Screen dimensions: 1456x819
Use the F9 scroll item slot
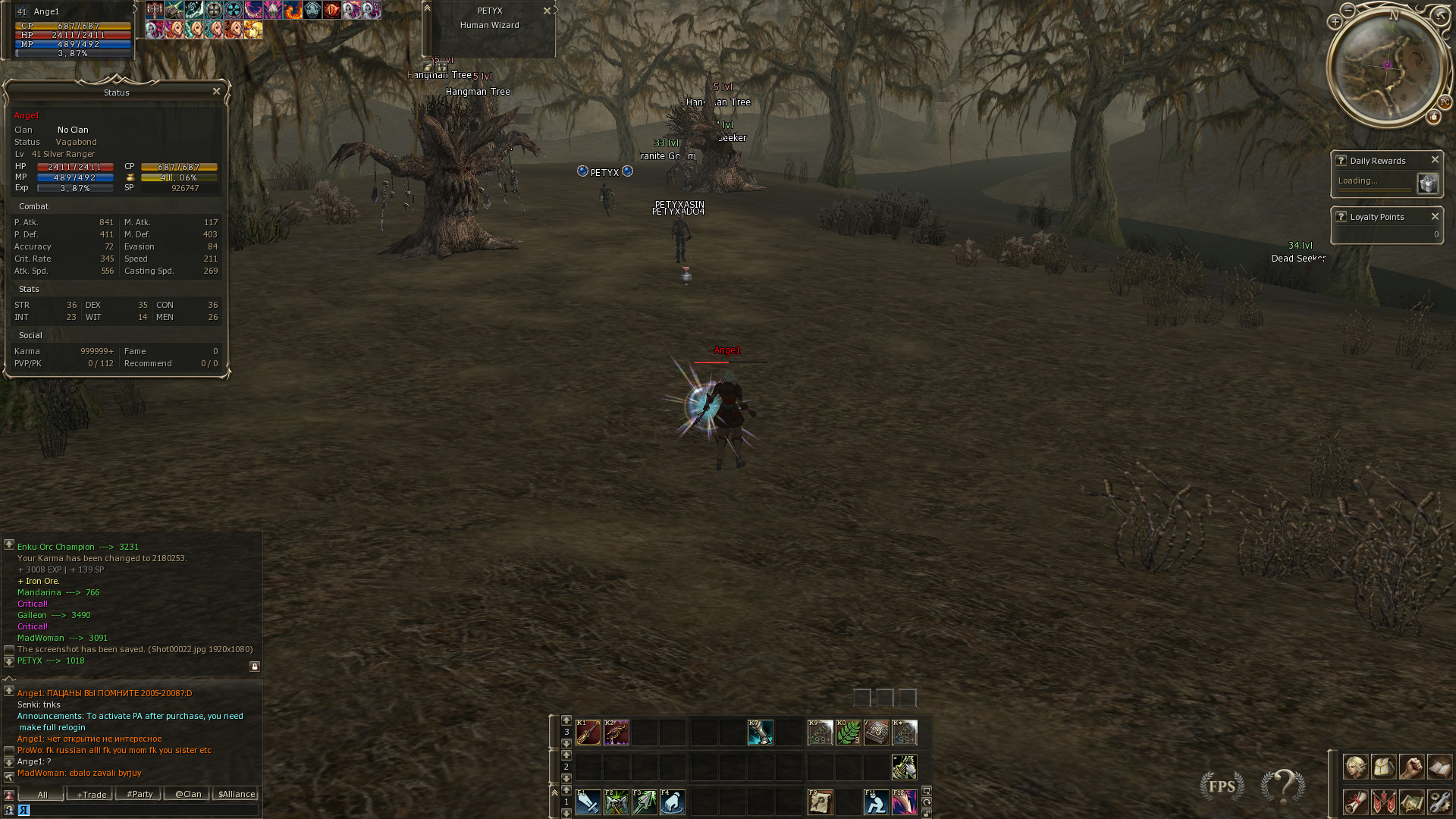point(820,802)
